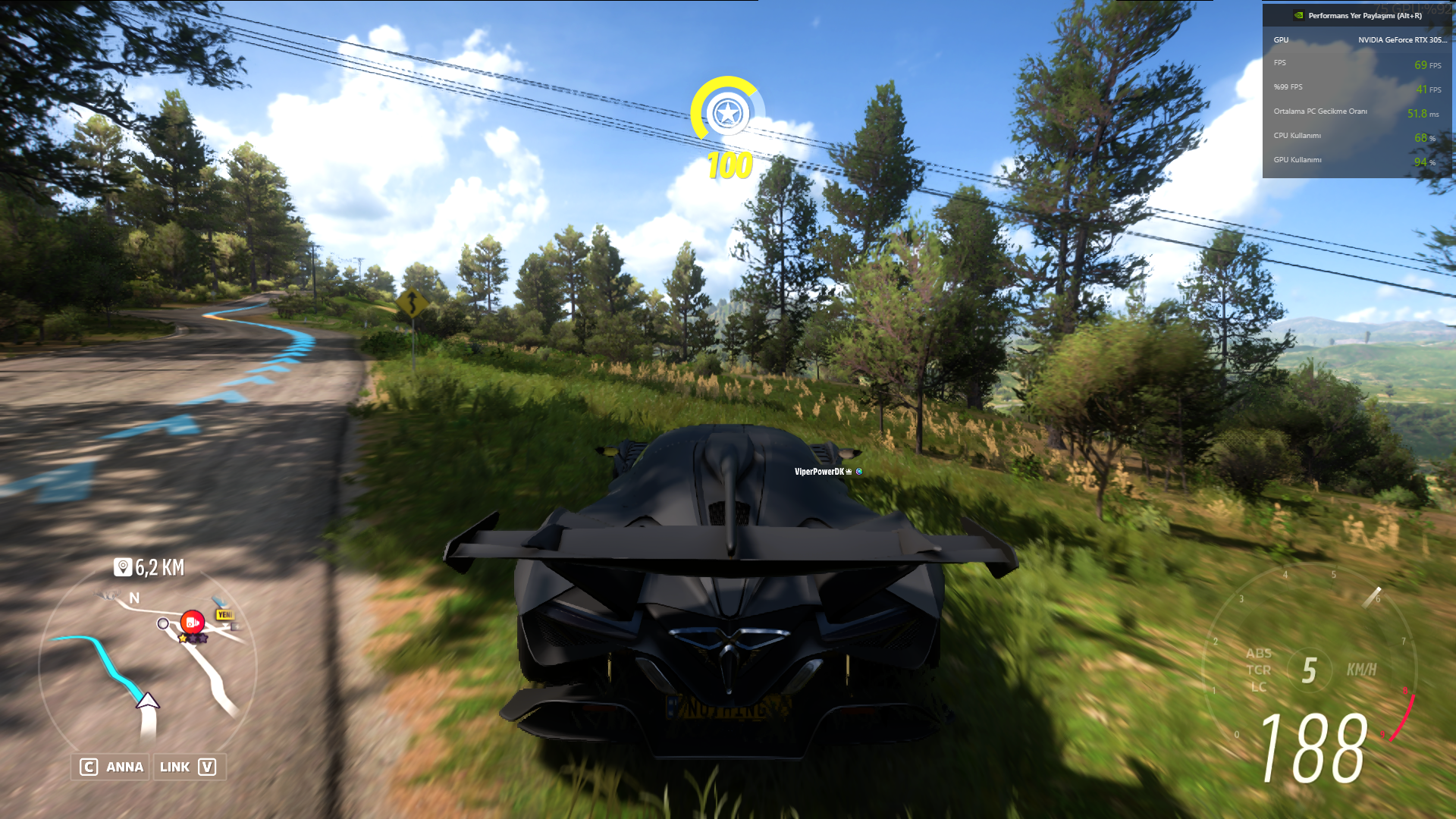Click the lightning icon near YENİ on minimap
1456x819 pixels.
click(236, 627)
